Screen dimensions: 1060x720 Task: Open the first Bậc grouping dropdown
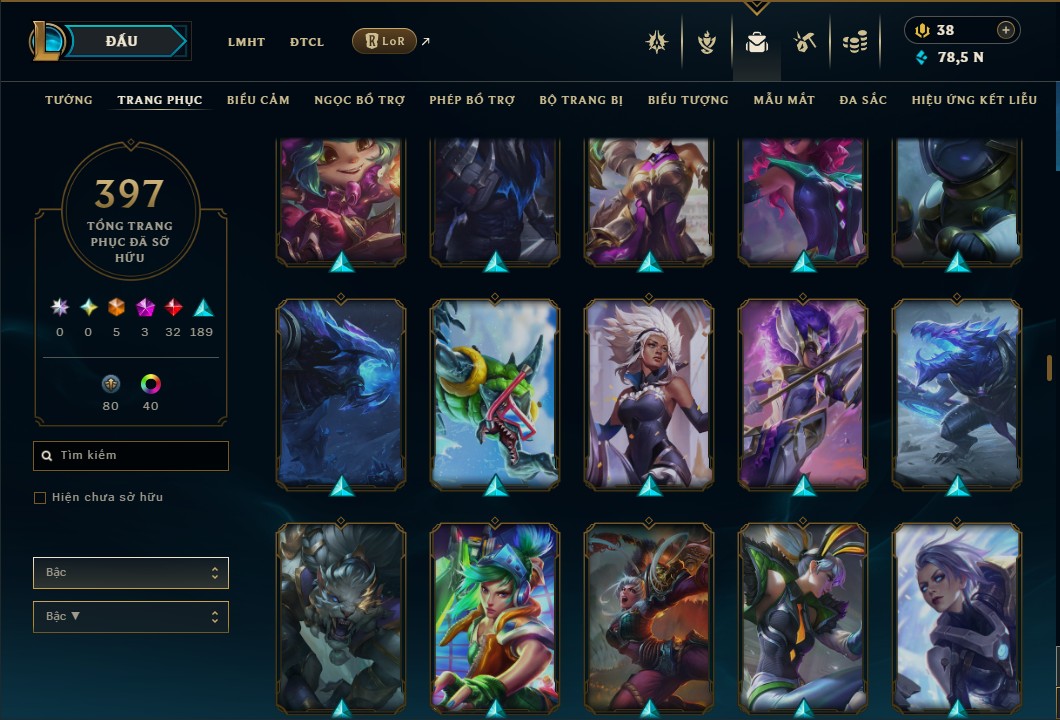point(131,573)
